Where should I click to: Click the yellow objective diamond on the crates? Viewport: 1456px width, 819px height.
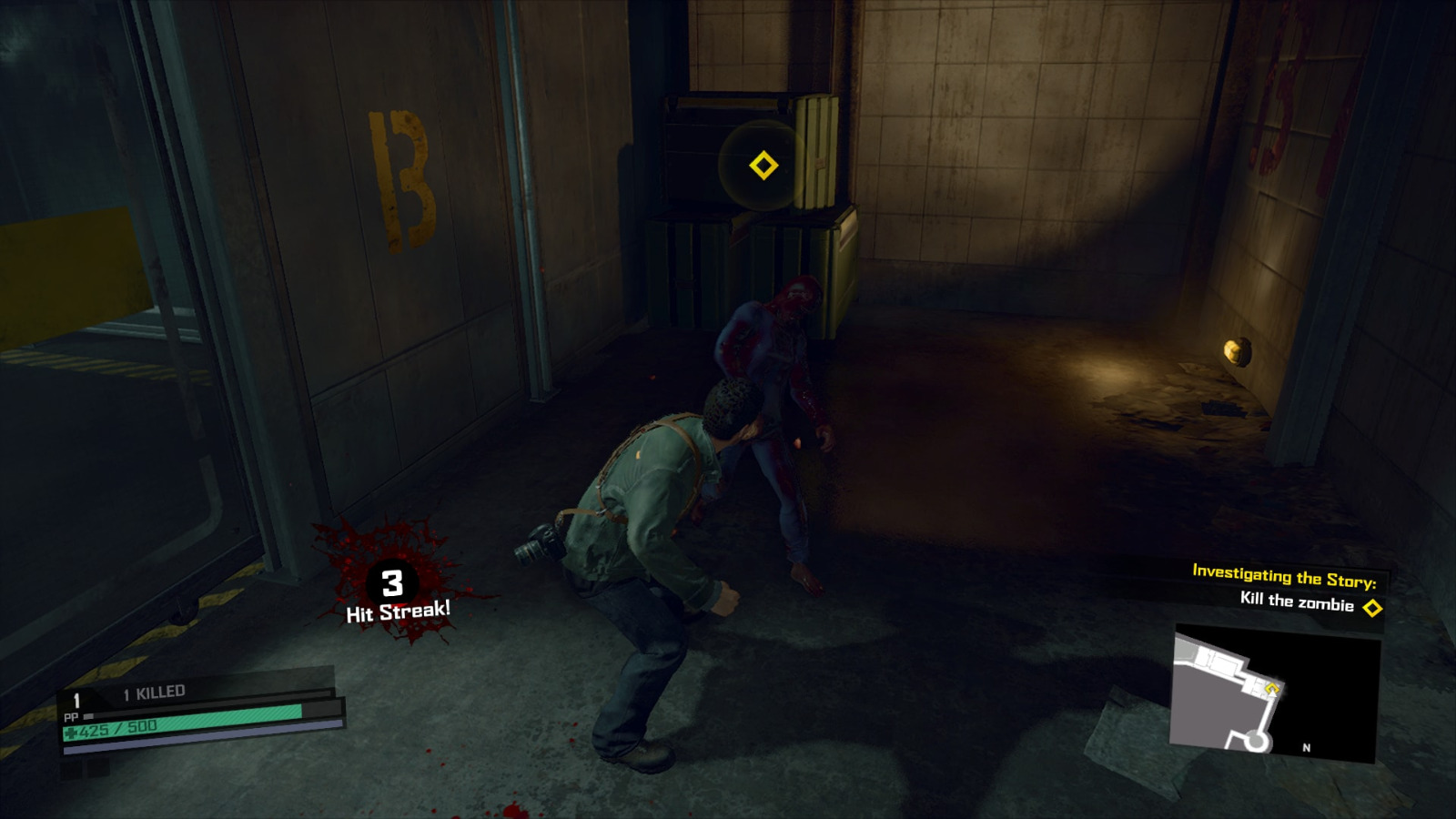pyautogui.click(x=763, y=166)
